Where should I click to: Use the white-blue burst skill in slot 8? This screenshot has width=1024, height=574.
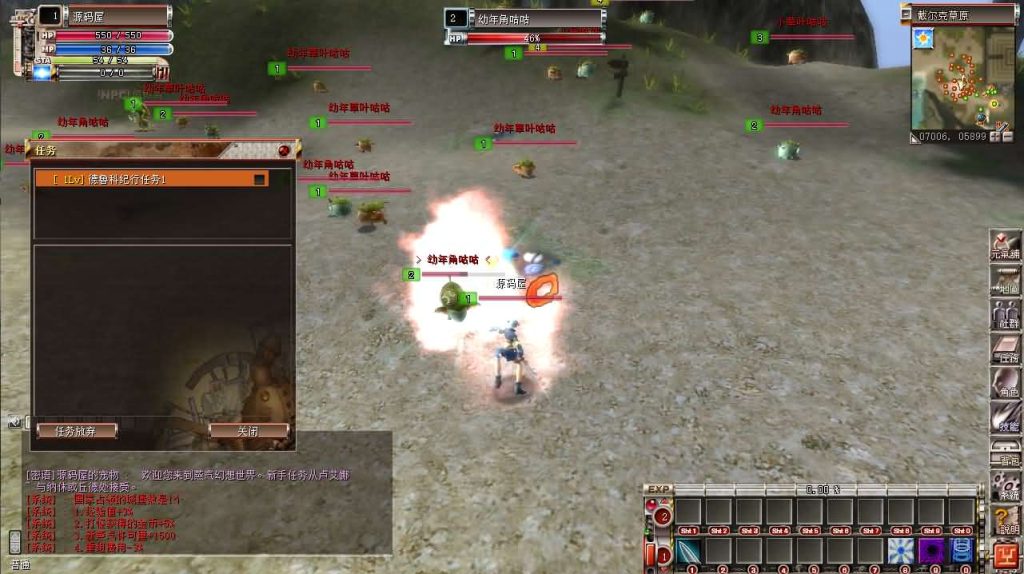coord(901,551)
